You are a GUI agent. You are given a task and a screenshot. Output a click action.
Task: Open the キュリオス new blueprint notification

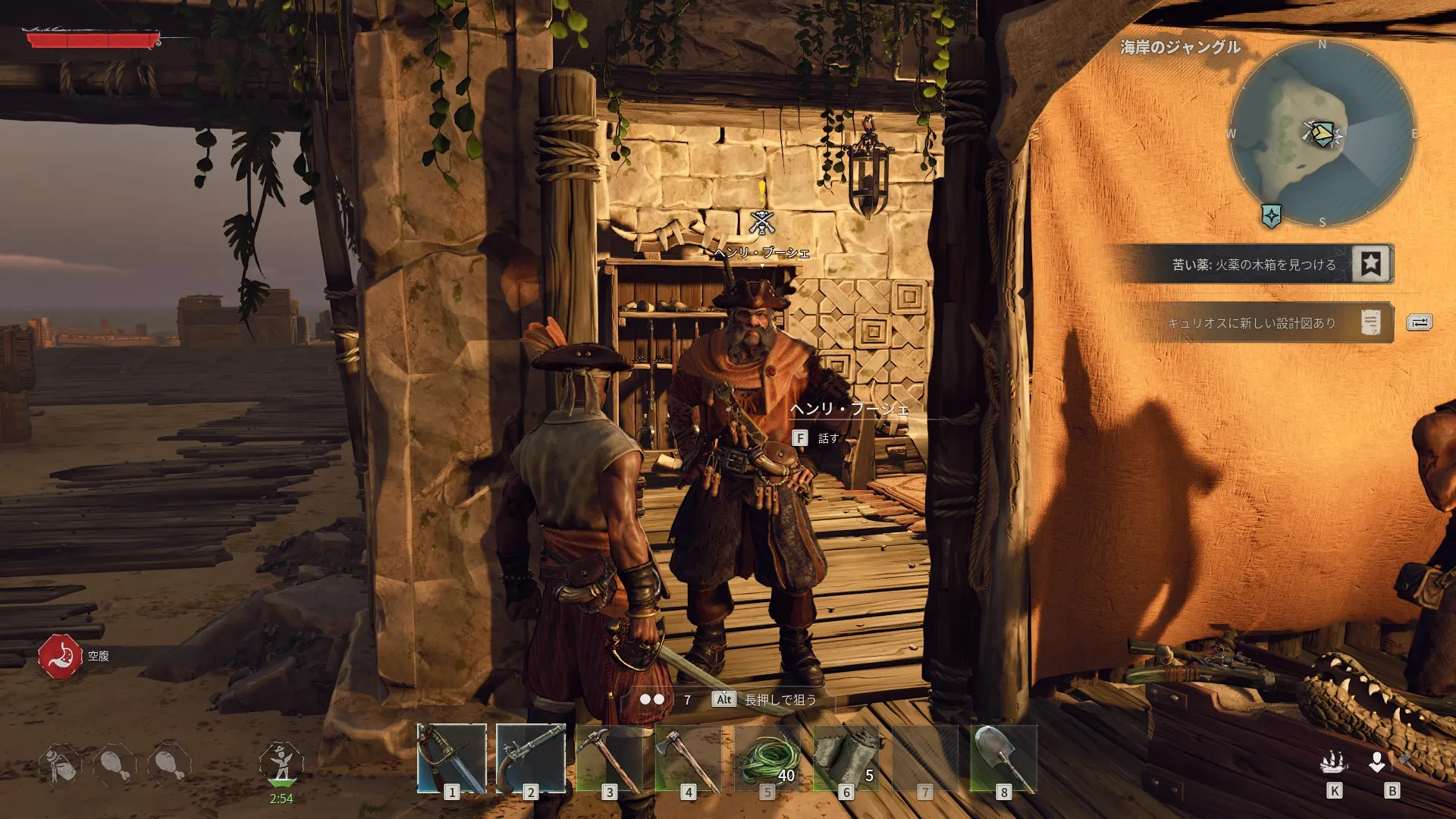point(1251,323)
